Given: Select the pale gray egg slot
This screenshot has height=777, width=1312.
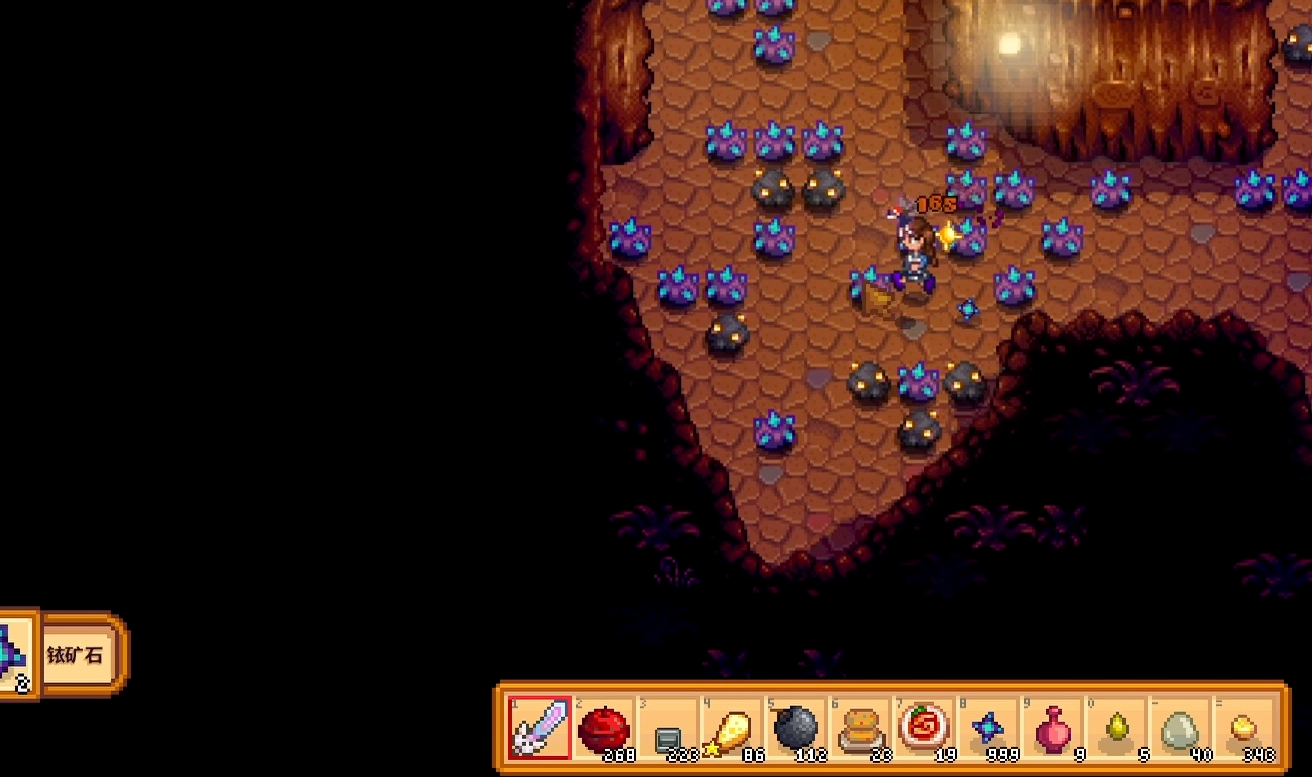Looking at the screenshot, I should click(1179, 728).
